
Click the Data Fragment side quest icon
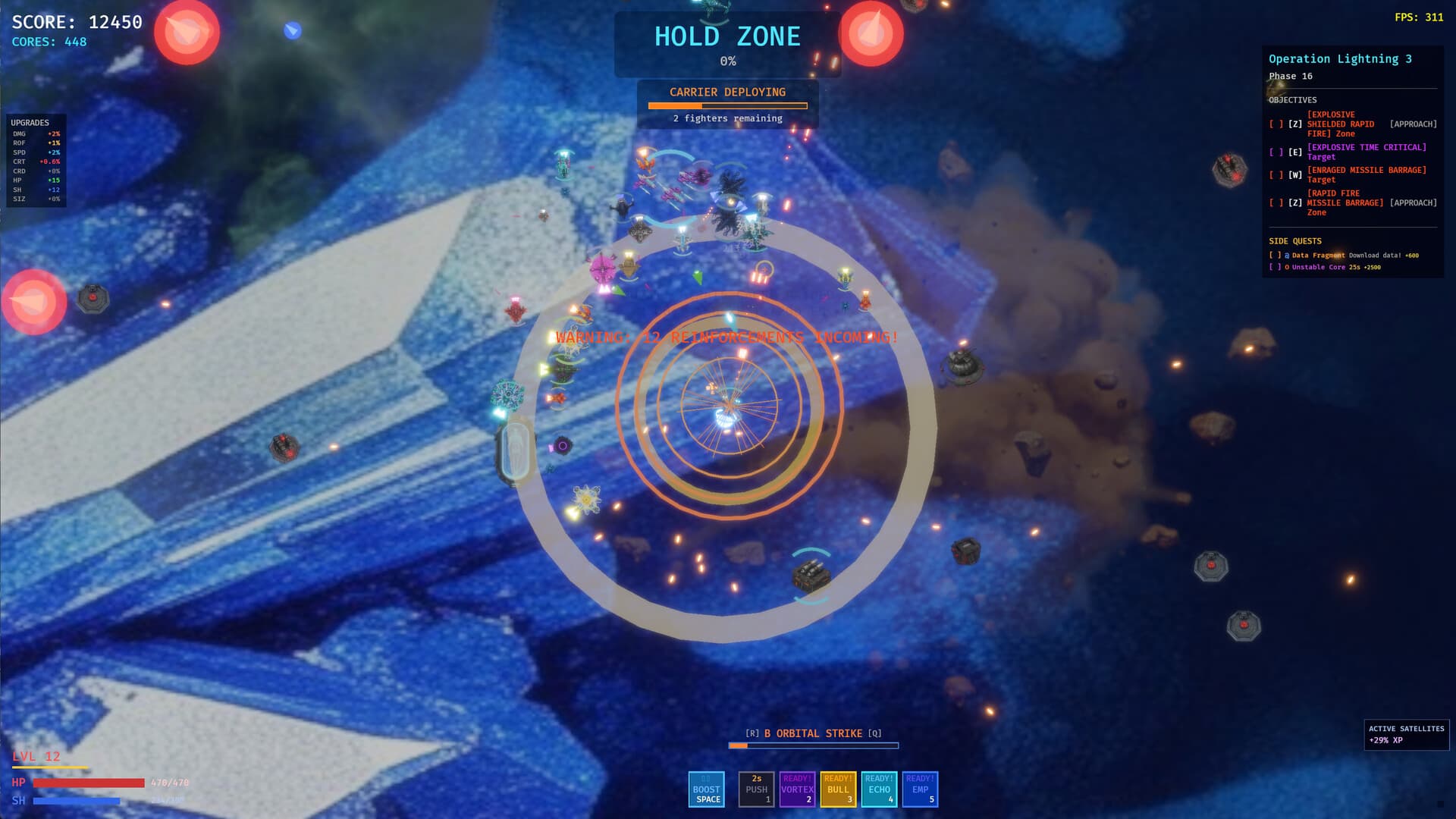coord(1286,256)
